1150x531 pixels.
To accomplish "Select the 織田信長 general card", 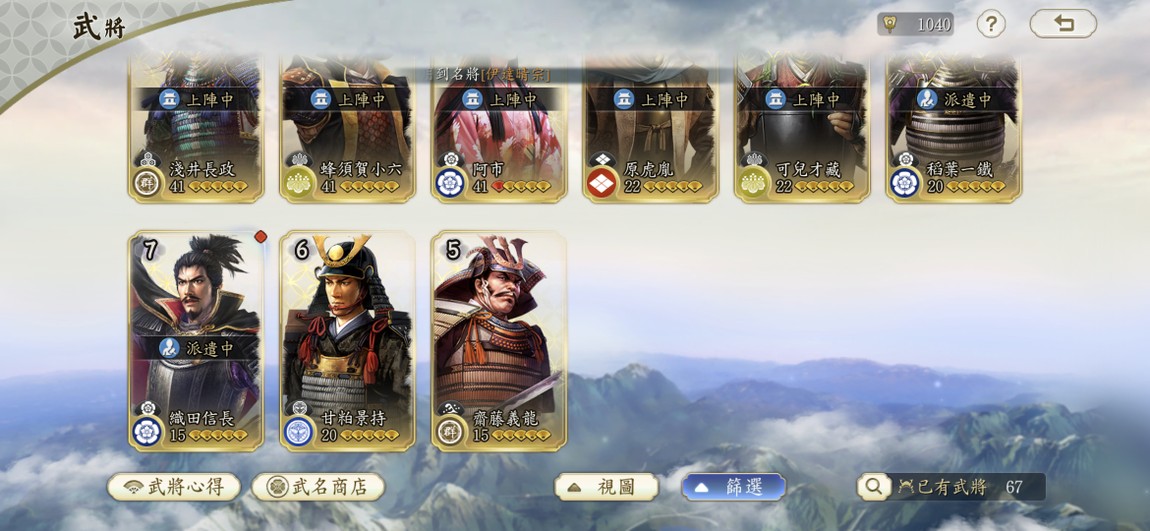I will click(x=196, y=340).
